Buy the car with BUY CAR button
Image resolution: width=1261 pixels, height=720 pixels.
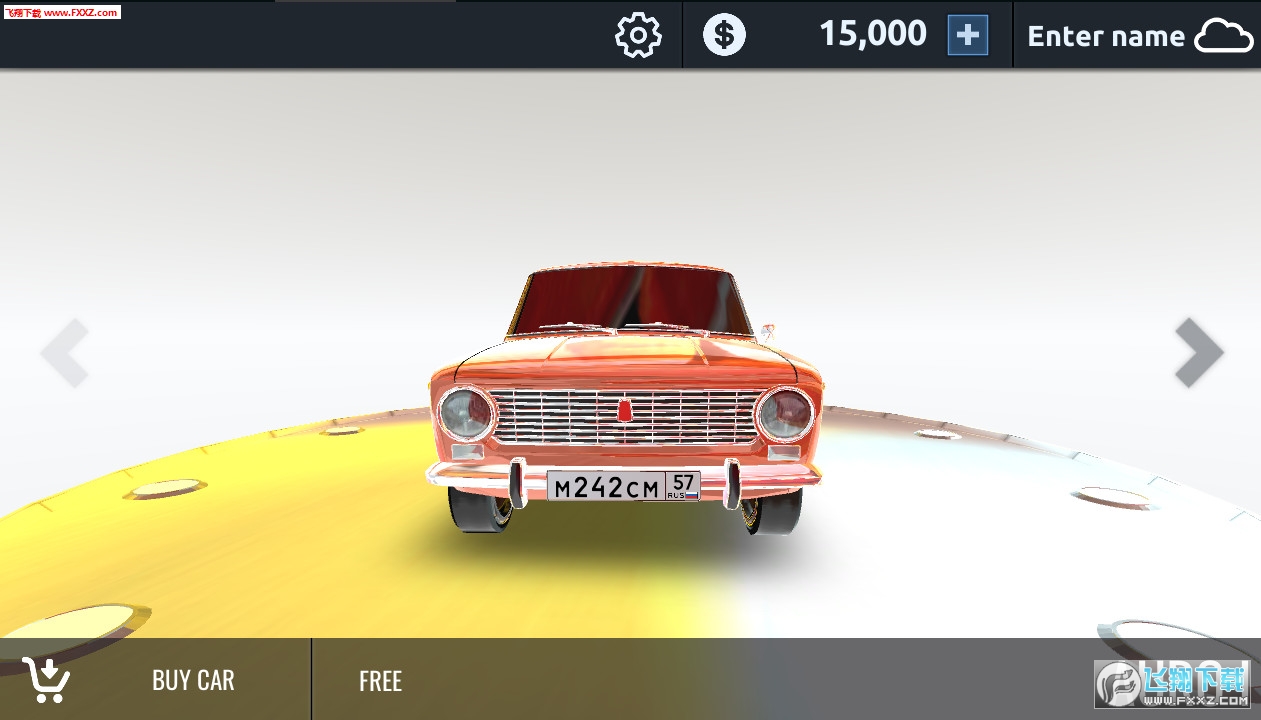(155, 680)
